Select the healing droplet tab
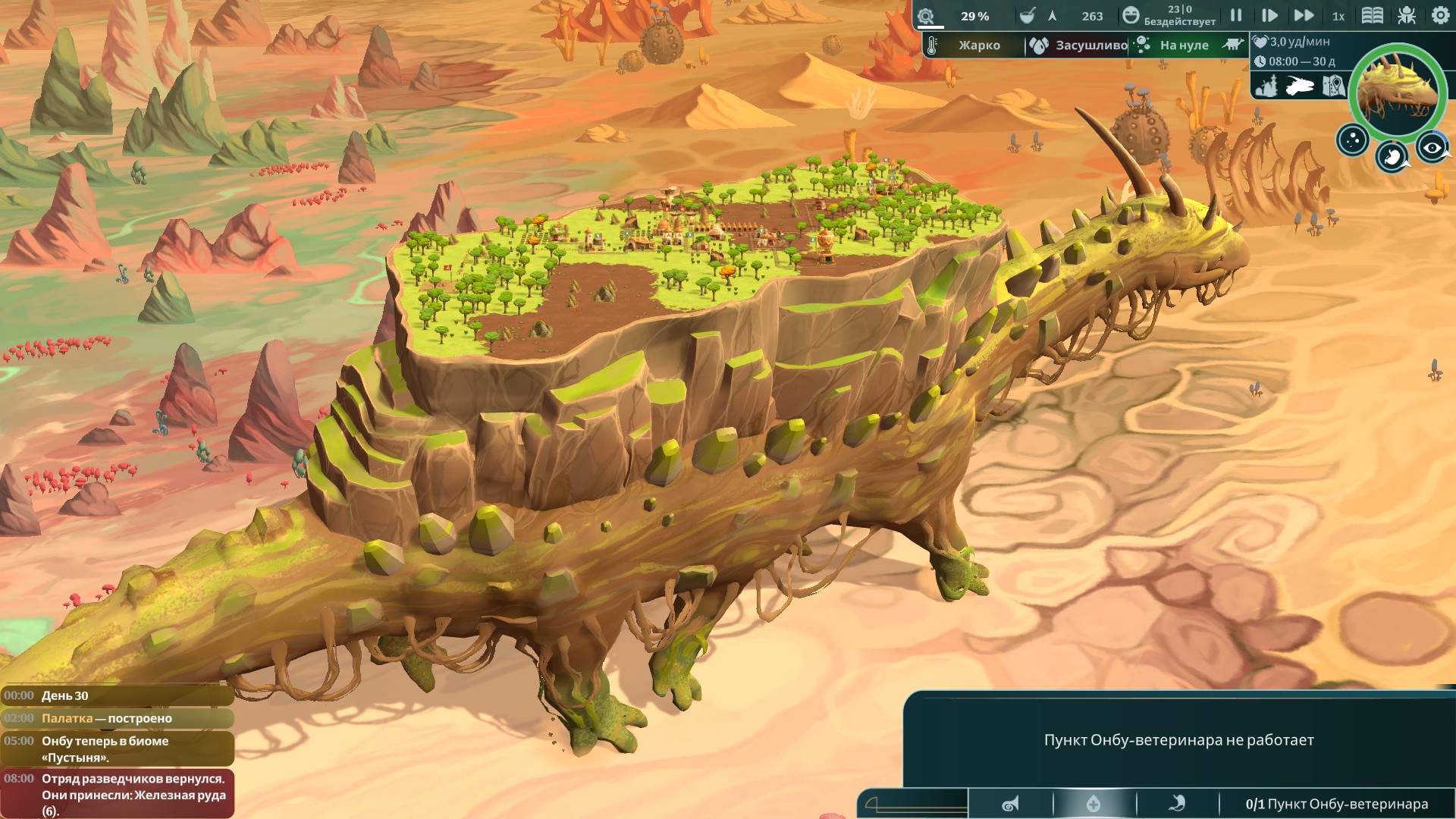The height and width of the screenshot is (819, 1456). (x=1094, y=804)
